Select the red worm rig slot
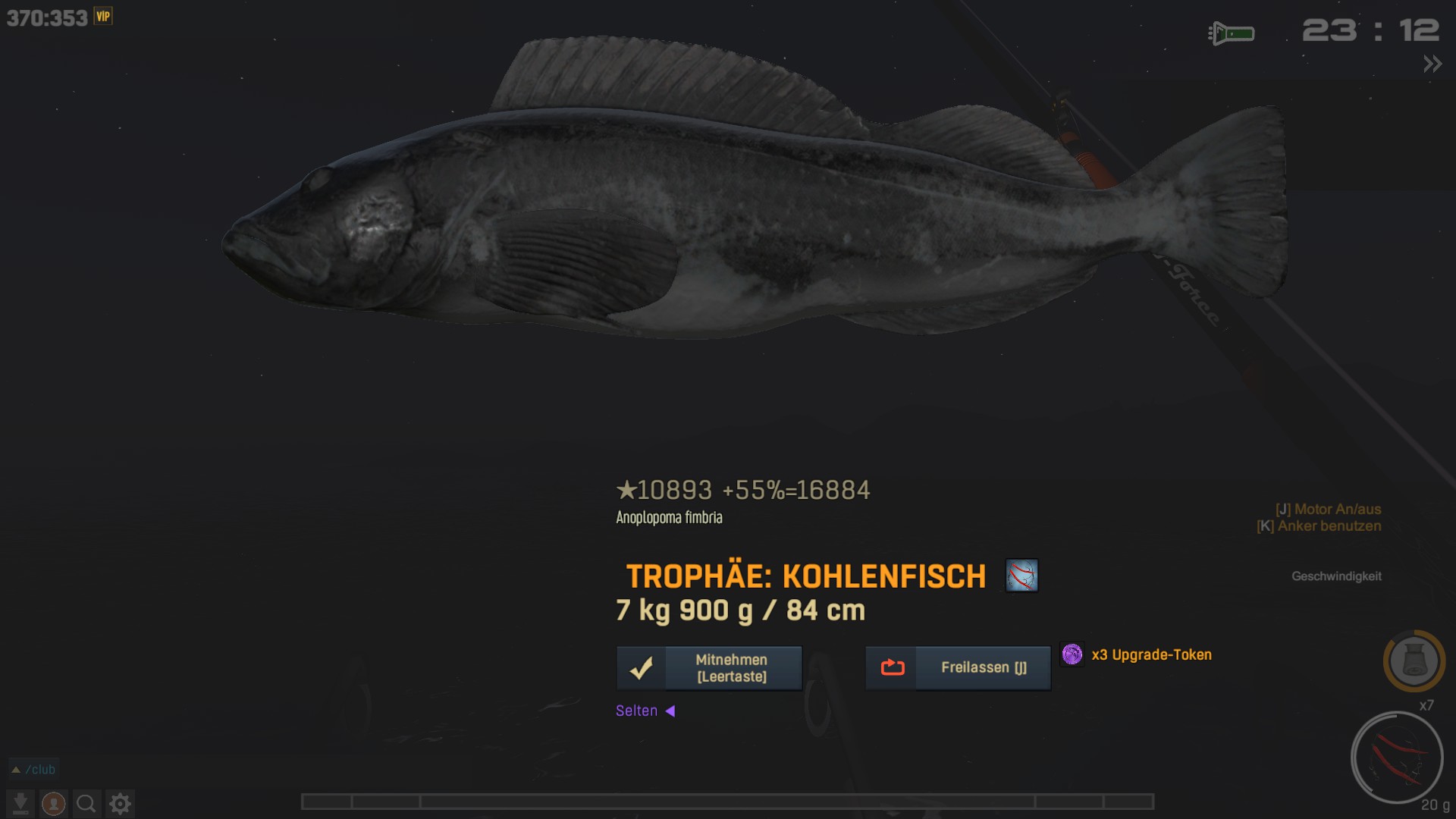The height and width of the screenshot is (819, 1456). click(1396, 757)
